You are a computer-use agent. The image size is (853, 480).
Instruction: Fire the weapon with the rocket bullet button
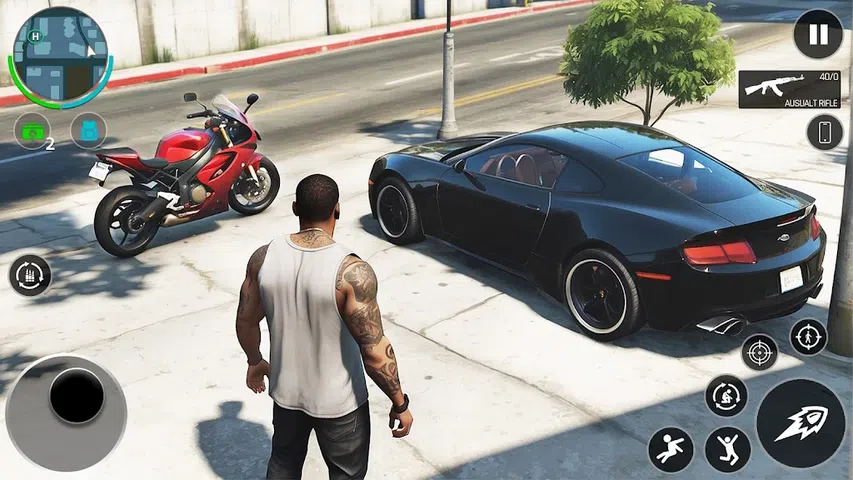point(800,422)
